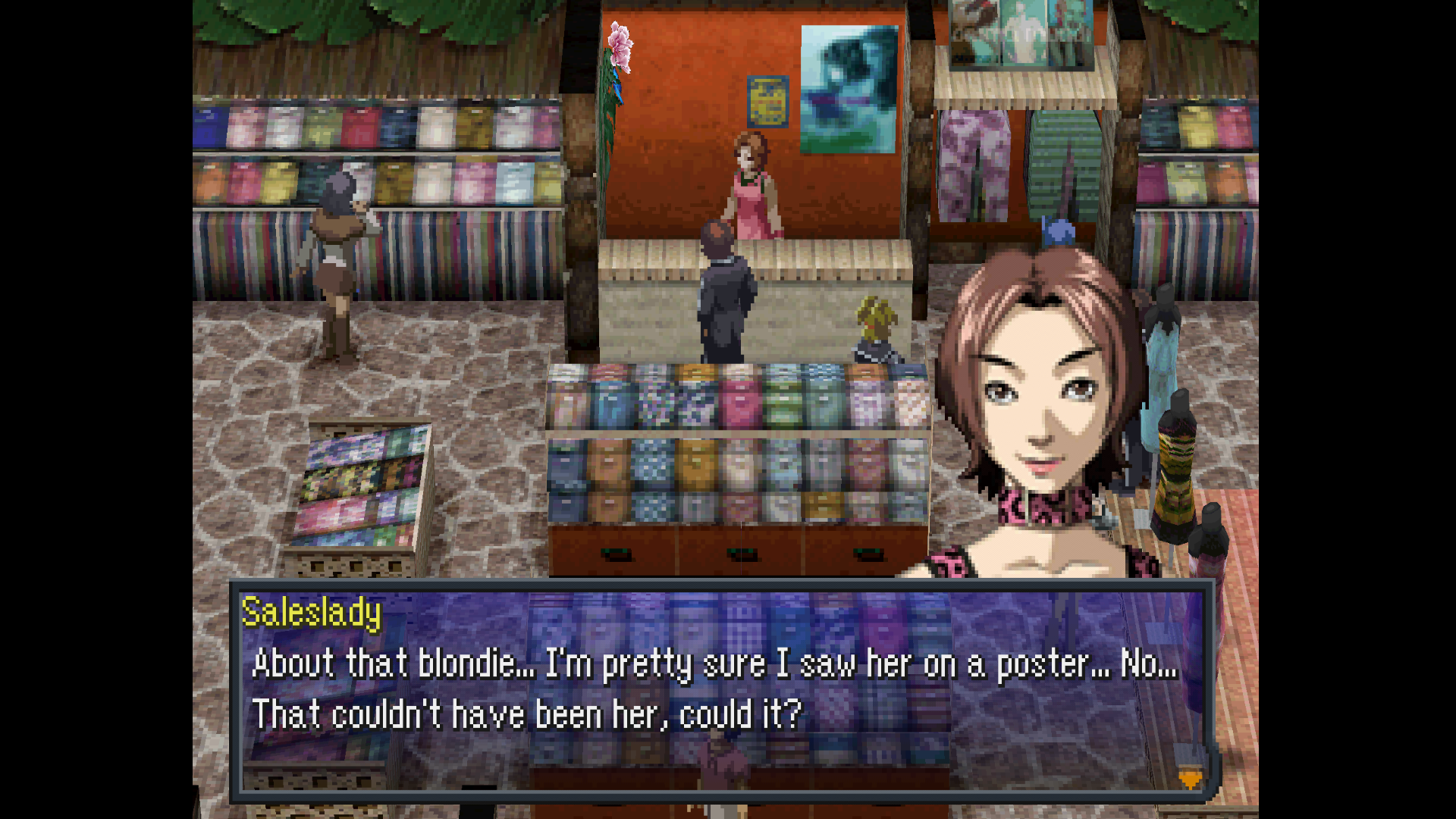Viewport: 1456px width, 819px height.
Task: Click the Saleslady dialogue text box
Action: click(x=720, y=690)
